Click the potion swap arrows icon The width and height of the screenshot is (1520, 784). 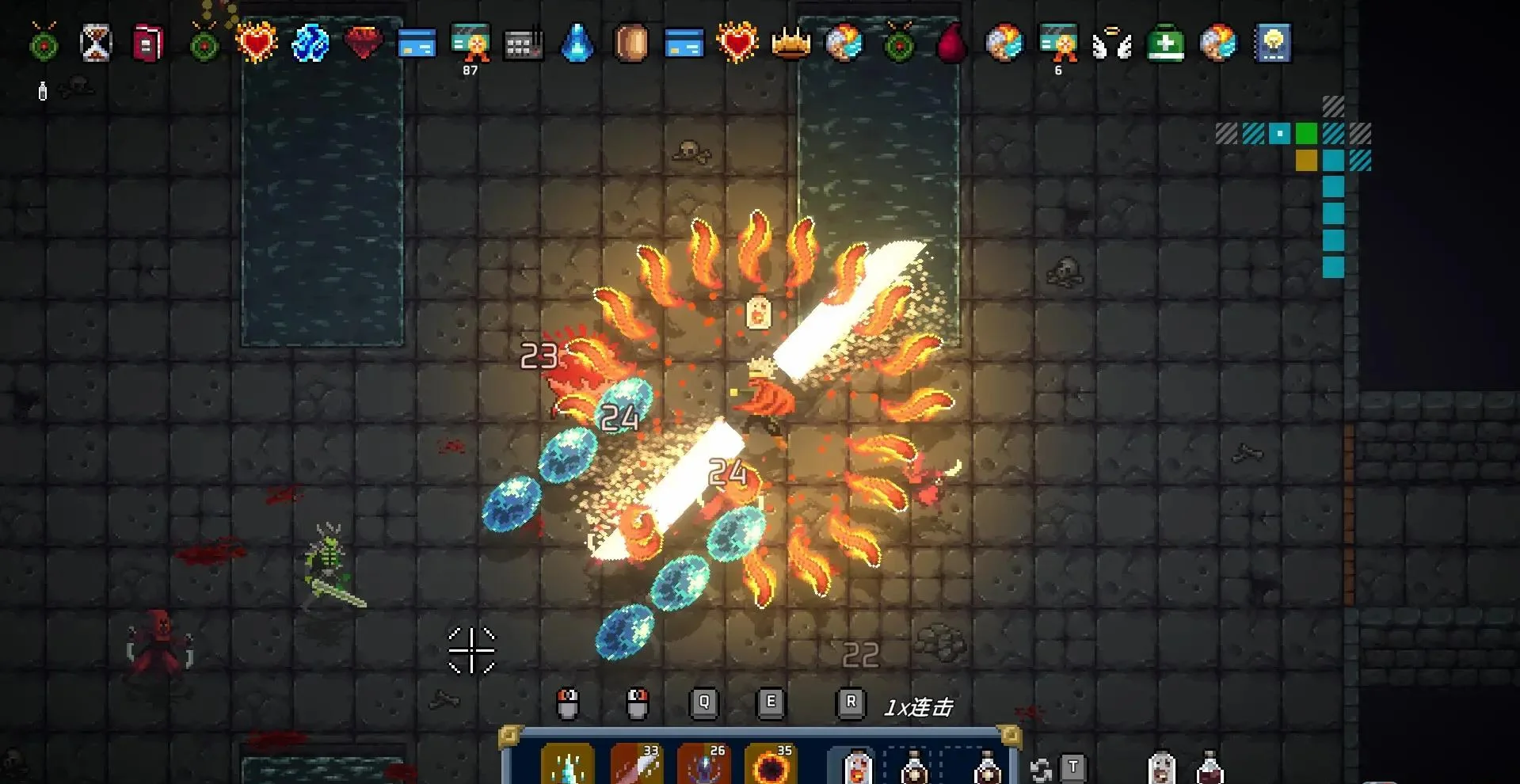[x=1040, y=769]
